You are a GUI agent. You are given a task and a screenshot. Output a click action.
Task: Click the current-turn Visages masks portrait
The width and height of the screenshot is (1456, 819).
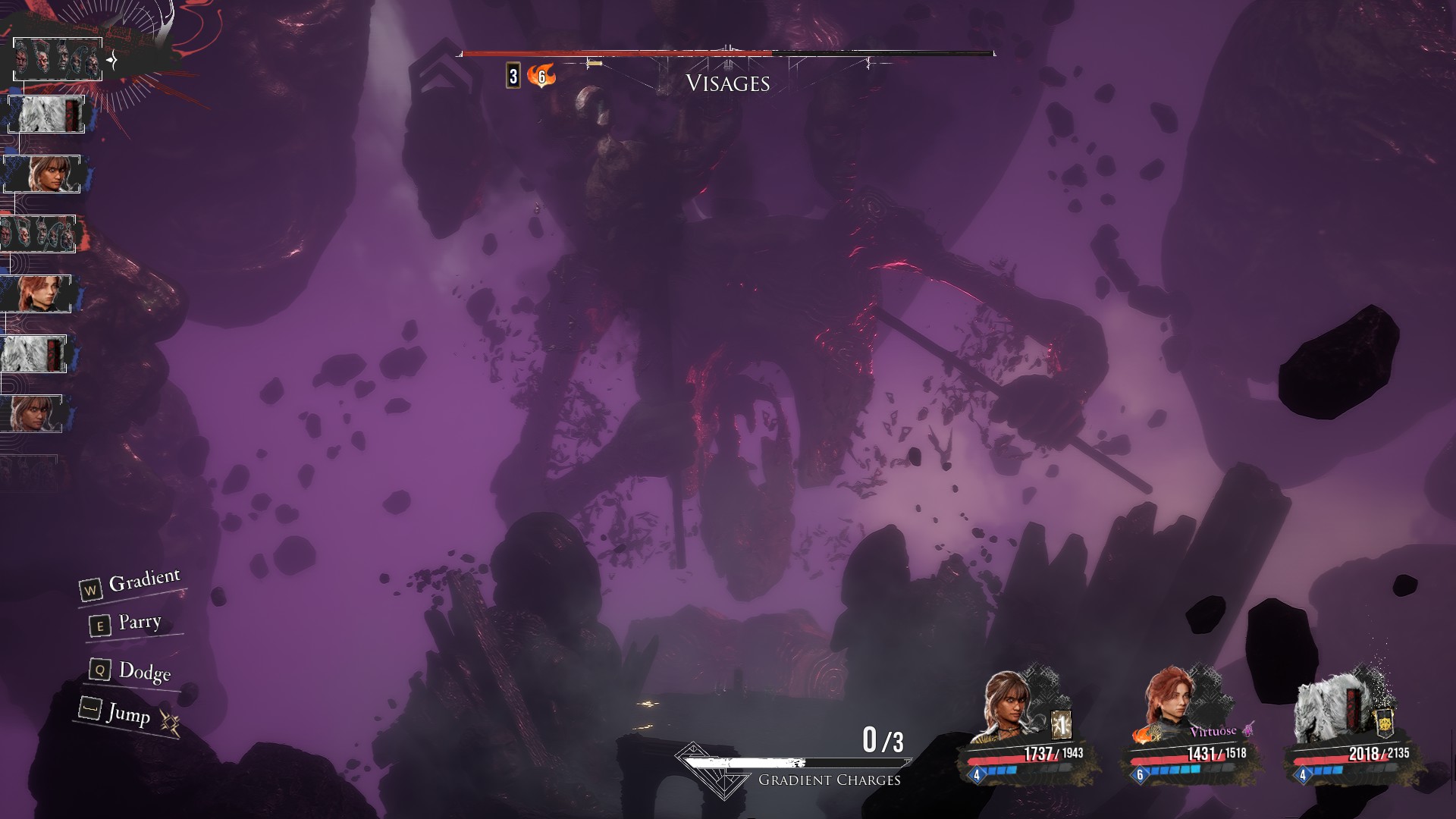(58, 58)
